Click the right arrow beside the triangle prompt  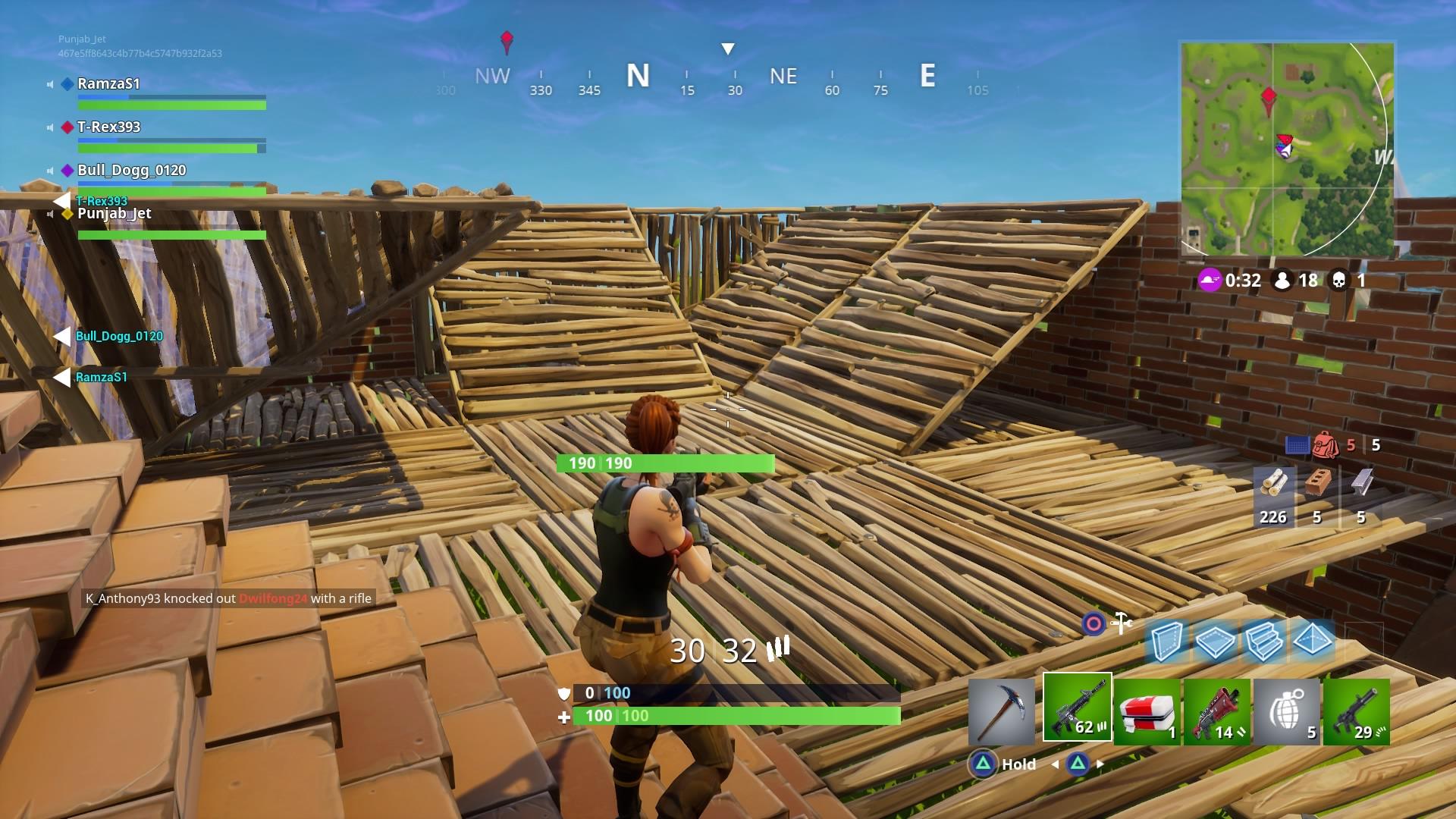[x=1098, y=764]
